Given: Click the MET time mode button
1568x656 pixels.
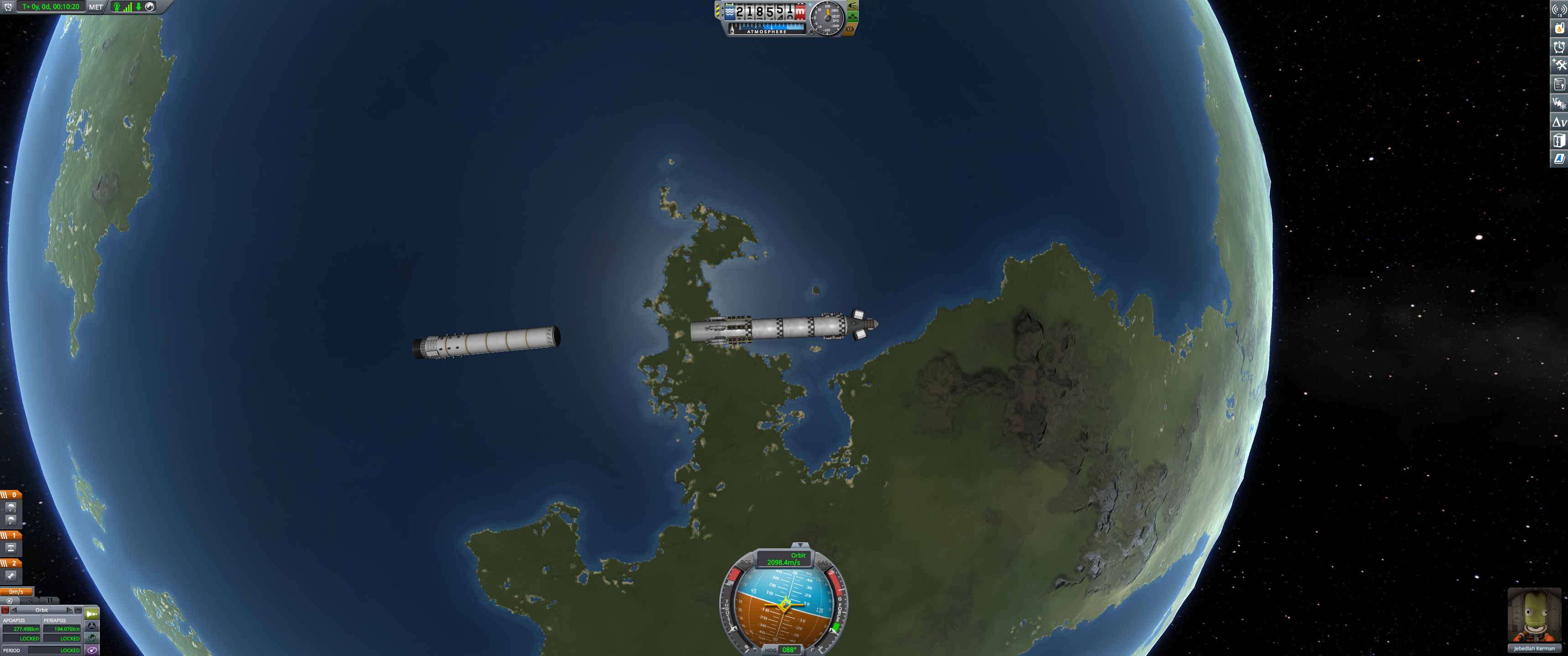Looking at the screenshot, I should click(96, 7).
